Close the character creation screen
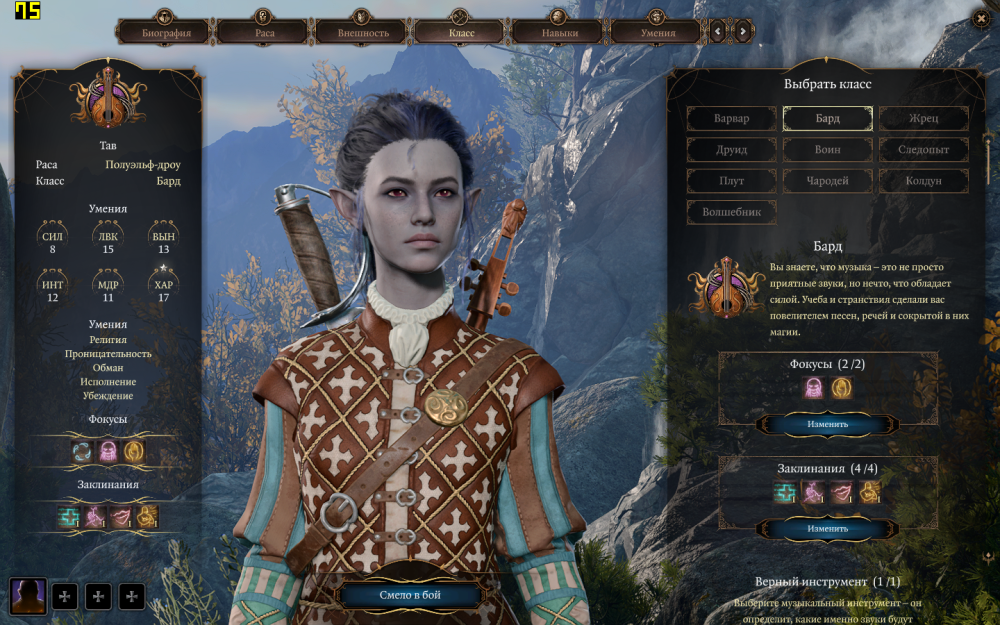Image resolution: width=1000 pixels, height=625 pixels. tap(980, 18)
